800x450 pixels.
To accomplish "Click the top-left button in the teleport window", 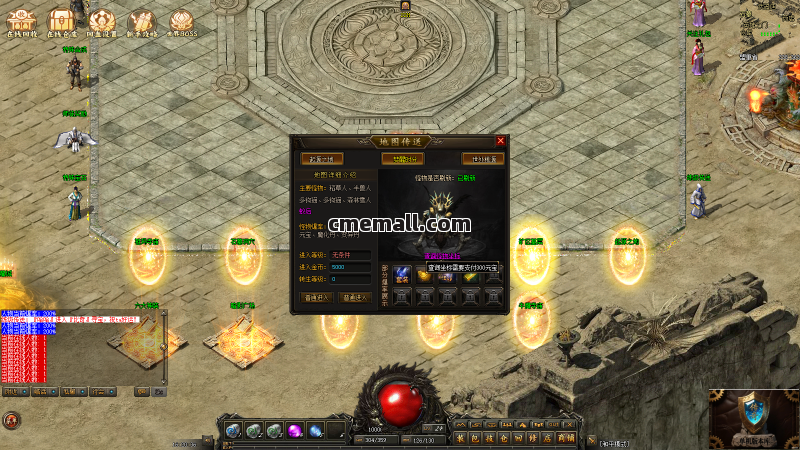I will click(321, 158).
